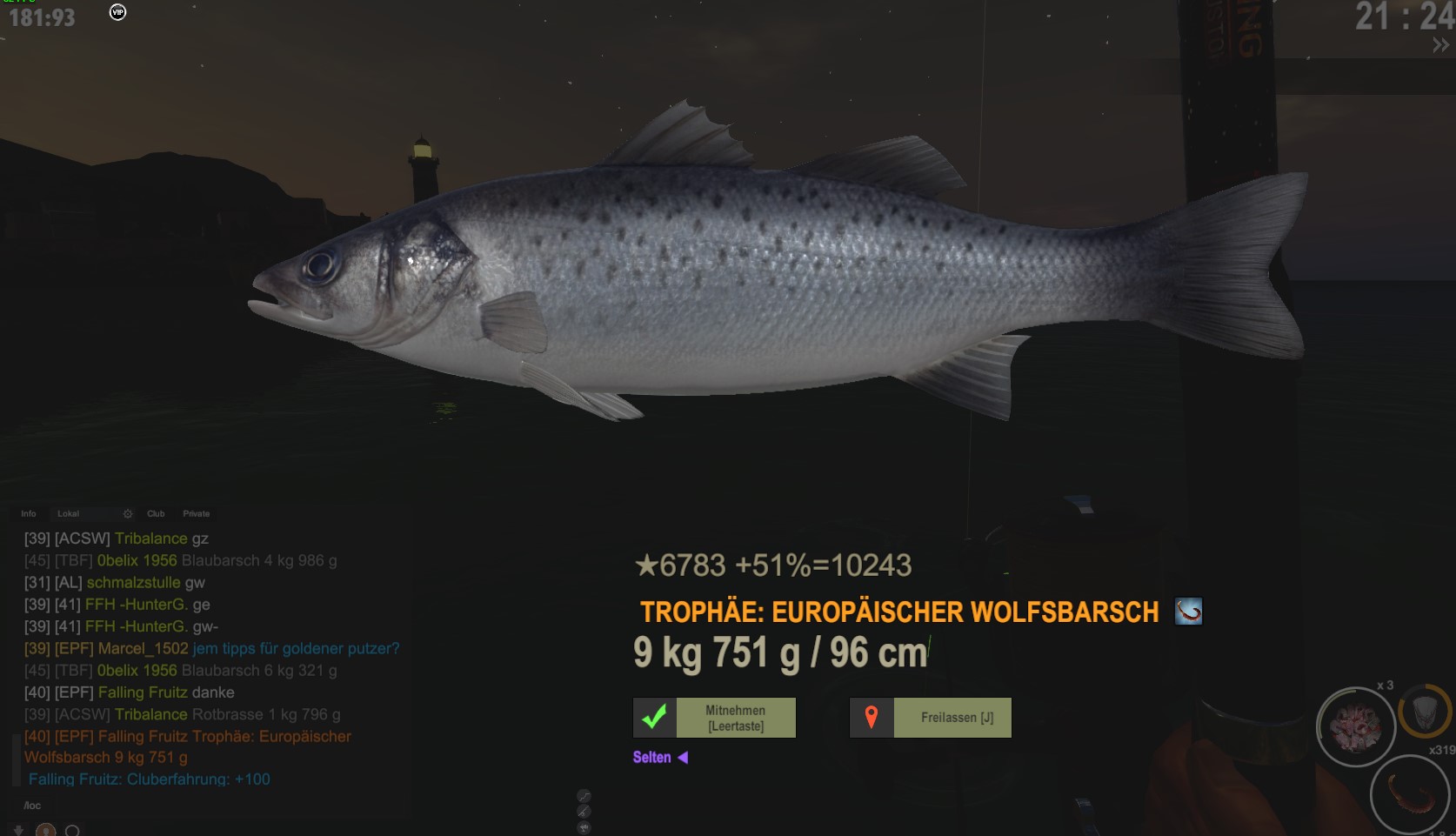Click the bloodworm bait icon beside the trophy title
Image resolution: width=1456 pixels, height=836 pixels.
pyautogui.click(x=1188, y=612)
